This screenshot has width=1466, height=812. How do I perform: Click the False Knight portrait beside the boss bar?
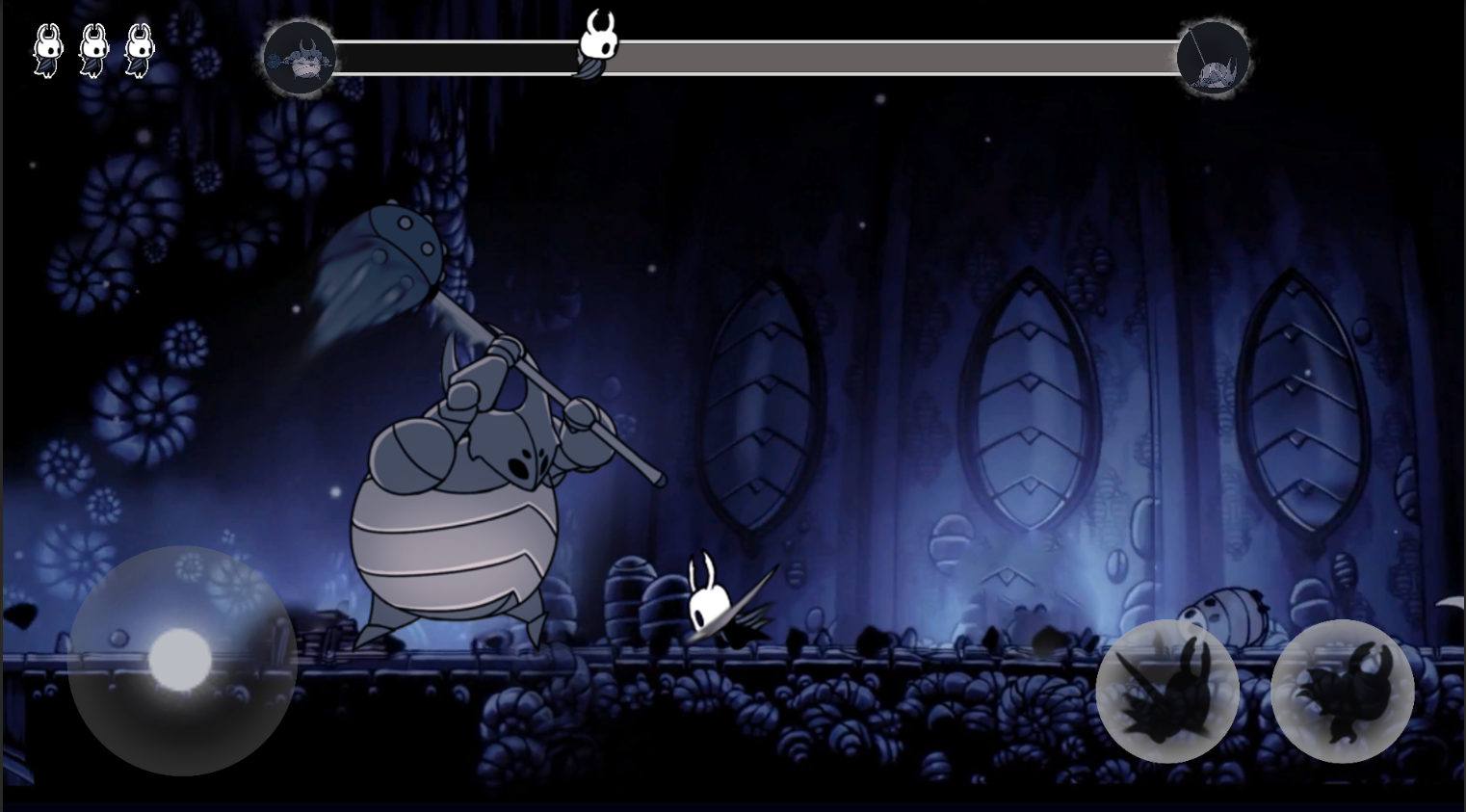(x=301, y=58)
